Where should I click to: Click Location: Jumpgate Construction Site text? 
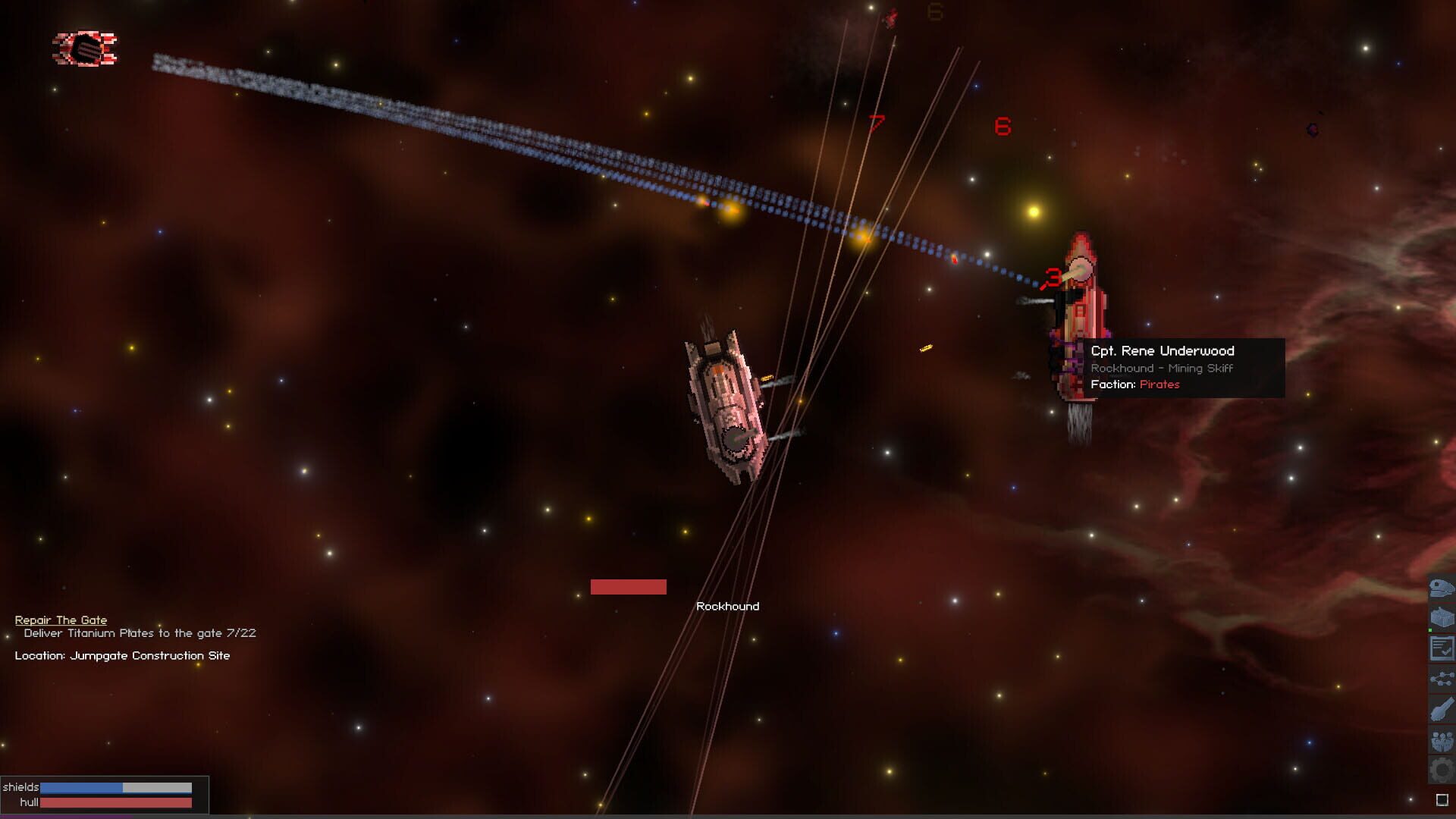coord(121,655)
